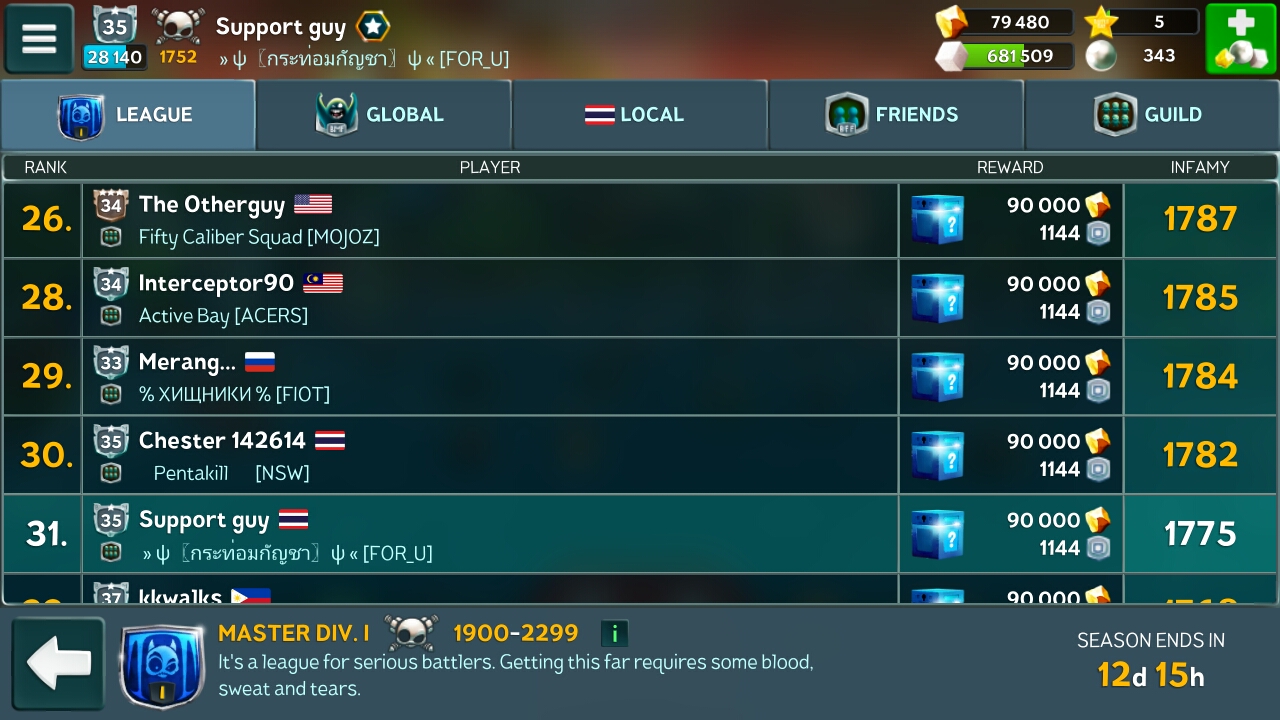
Task: Select the highlighted Support guy row
Action: pos(490,534)
